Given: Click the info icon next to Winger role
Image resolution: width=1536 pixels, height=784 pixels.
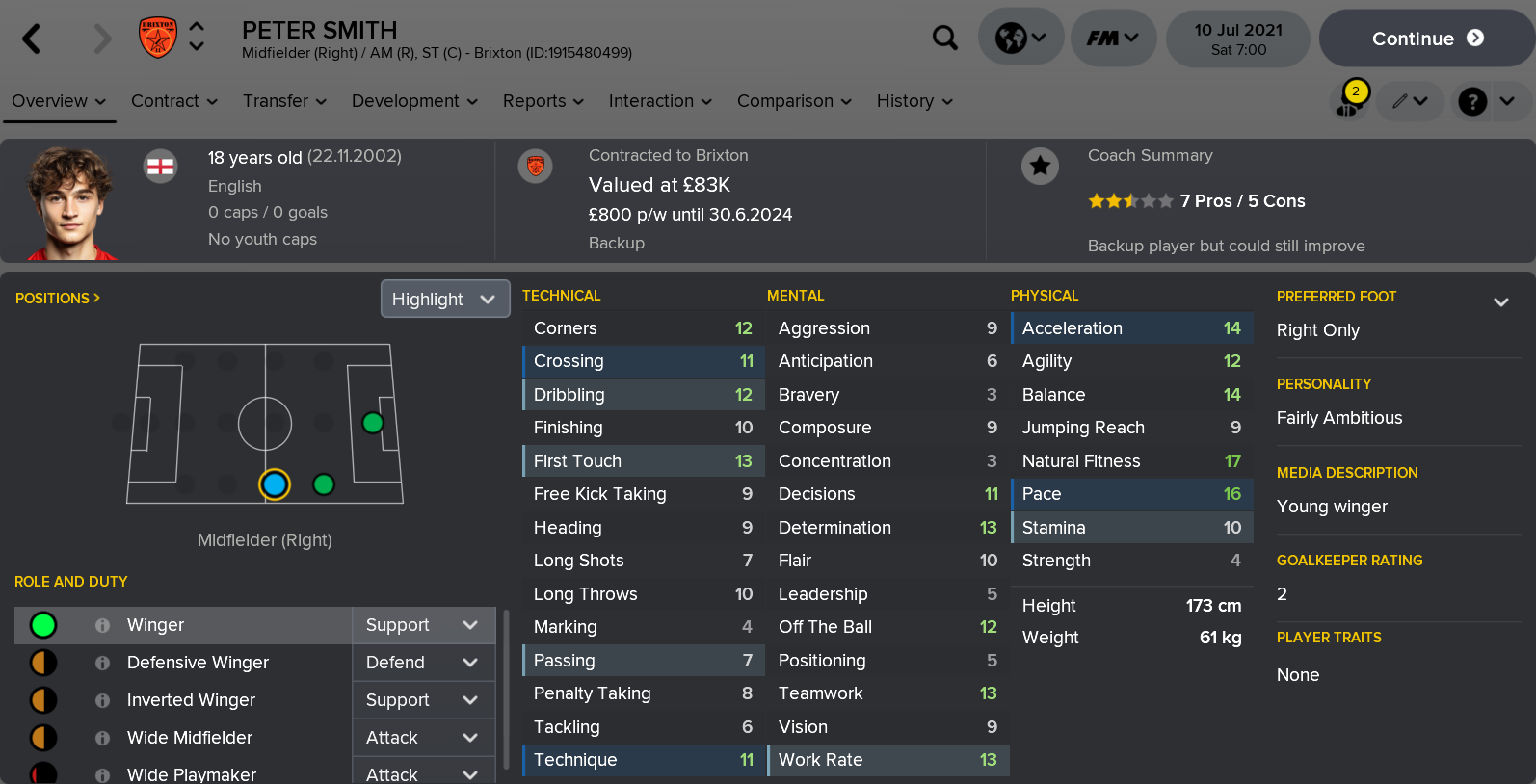Looking at the screenshot, I should click(101, 625).
